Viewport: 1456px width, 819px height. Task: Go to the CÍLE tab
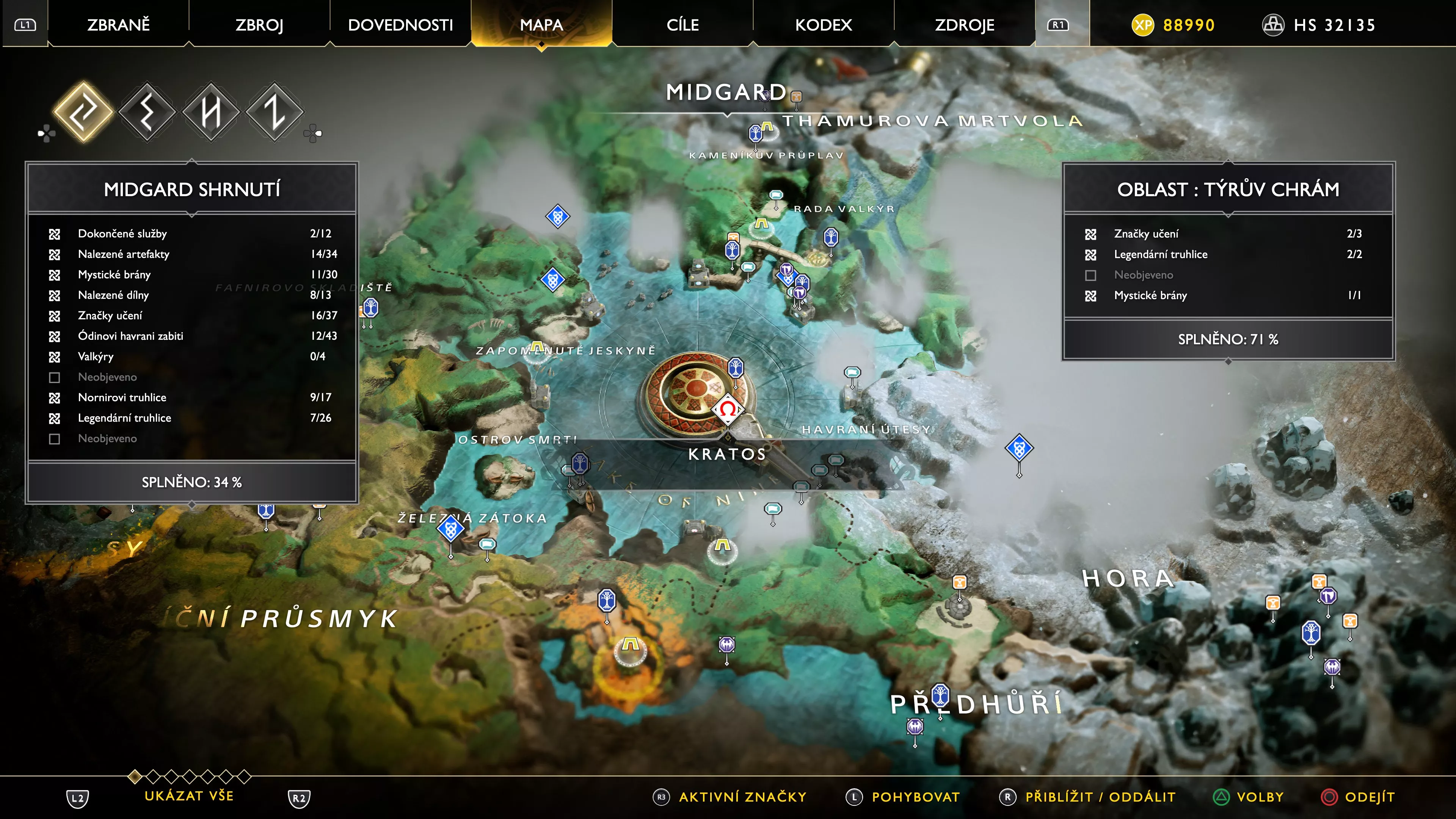coord(682,25)
